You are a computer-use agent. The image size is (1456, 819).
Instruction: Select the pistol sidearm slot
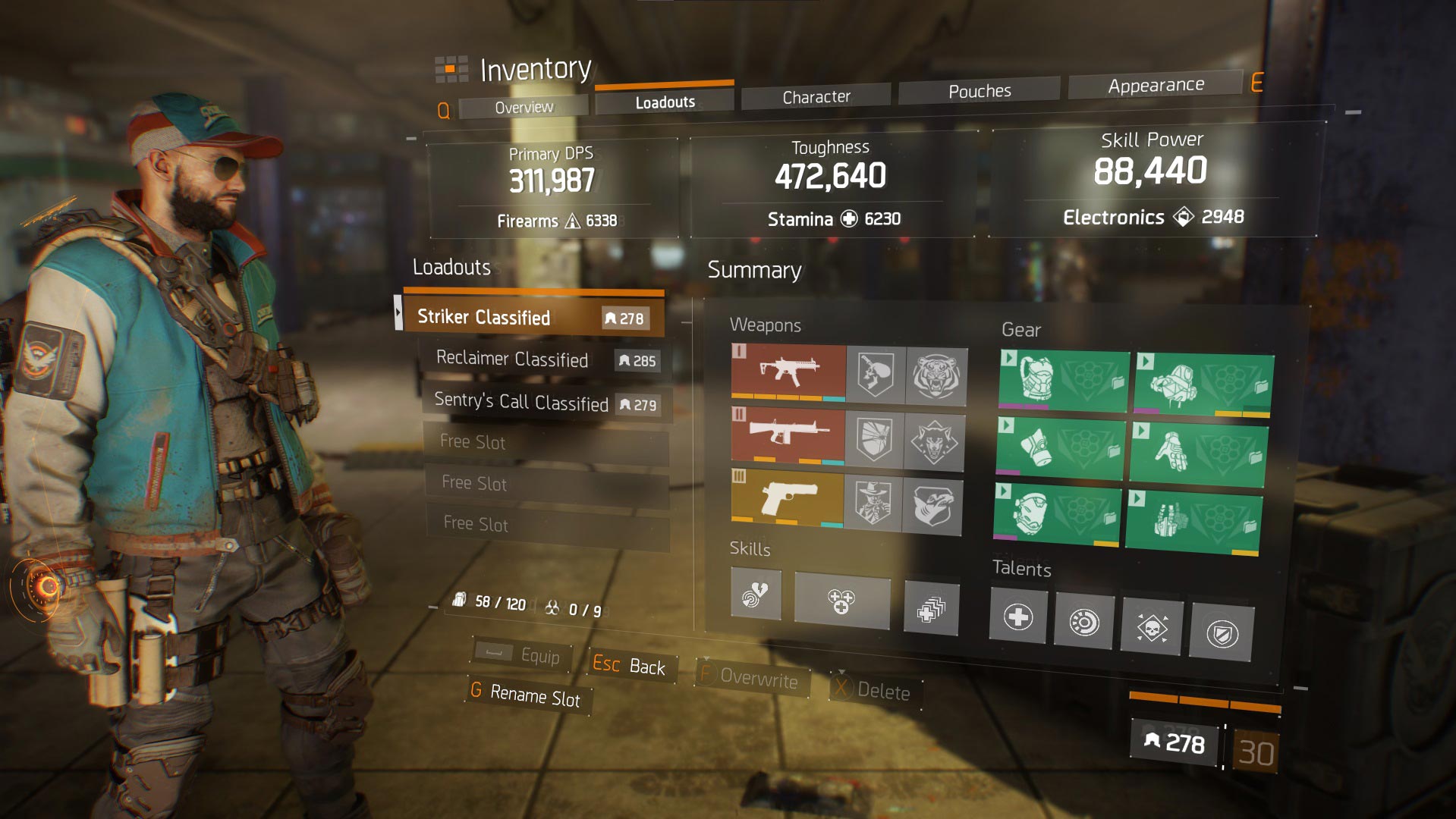click(788, 500)
